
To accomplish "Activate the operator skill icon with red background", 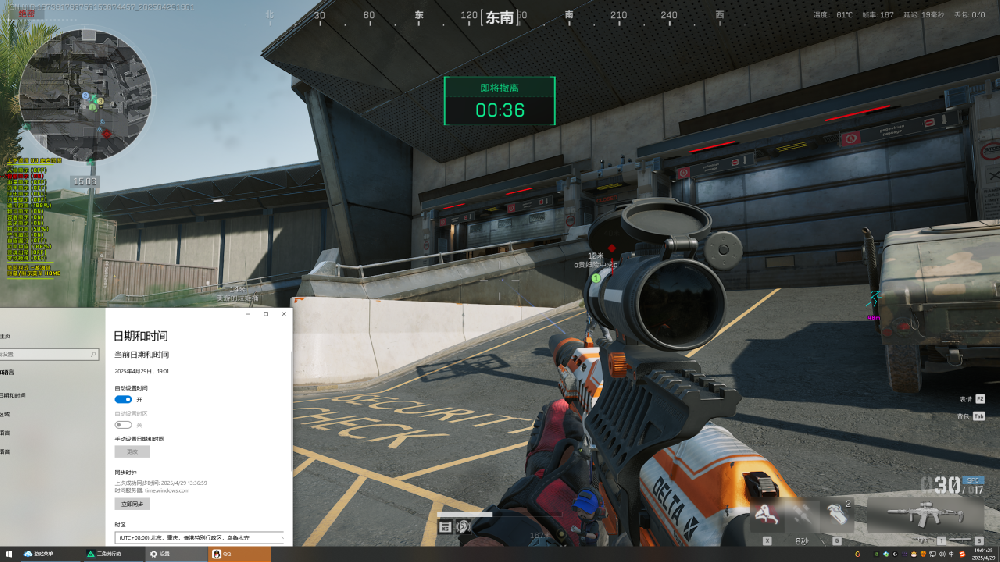I will pyautogui.click(x=767, y=516).
